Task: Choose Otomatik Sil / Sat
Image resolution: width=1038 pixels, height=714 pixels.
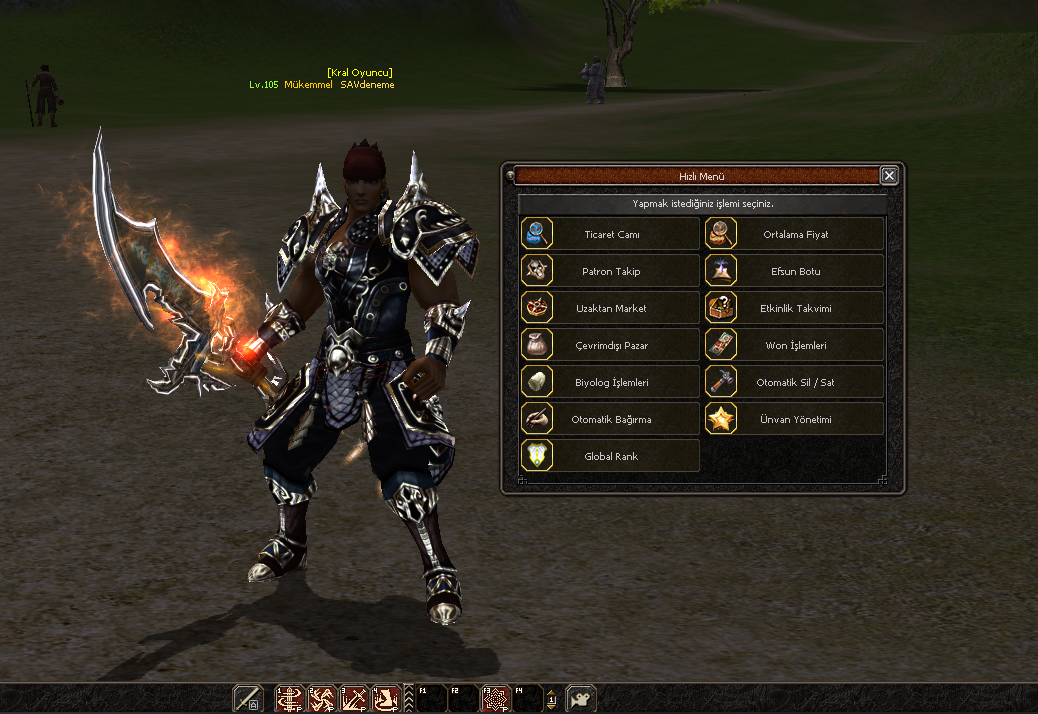Action: point(794,383)
